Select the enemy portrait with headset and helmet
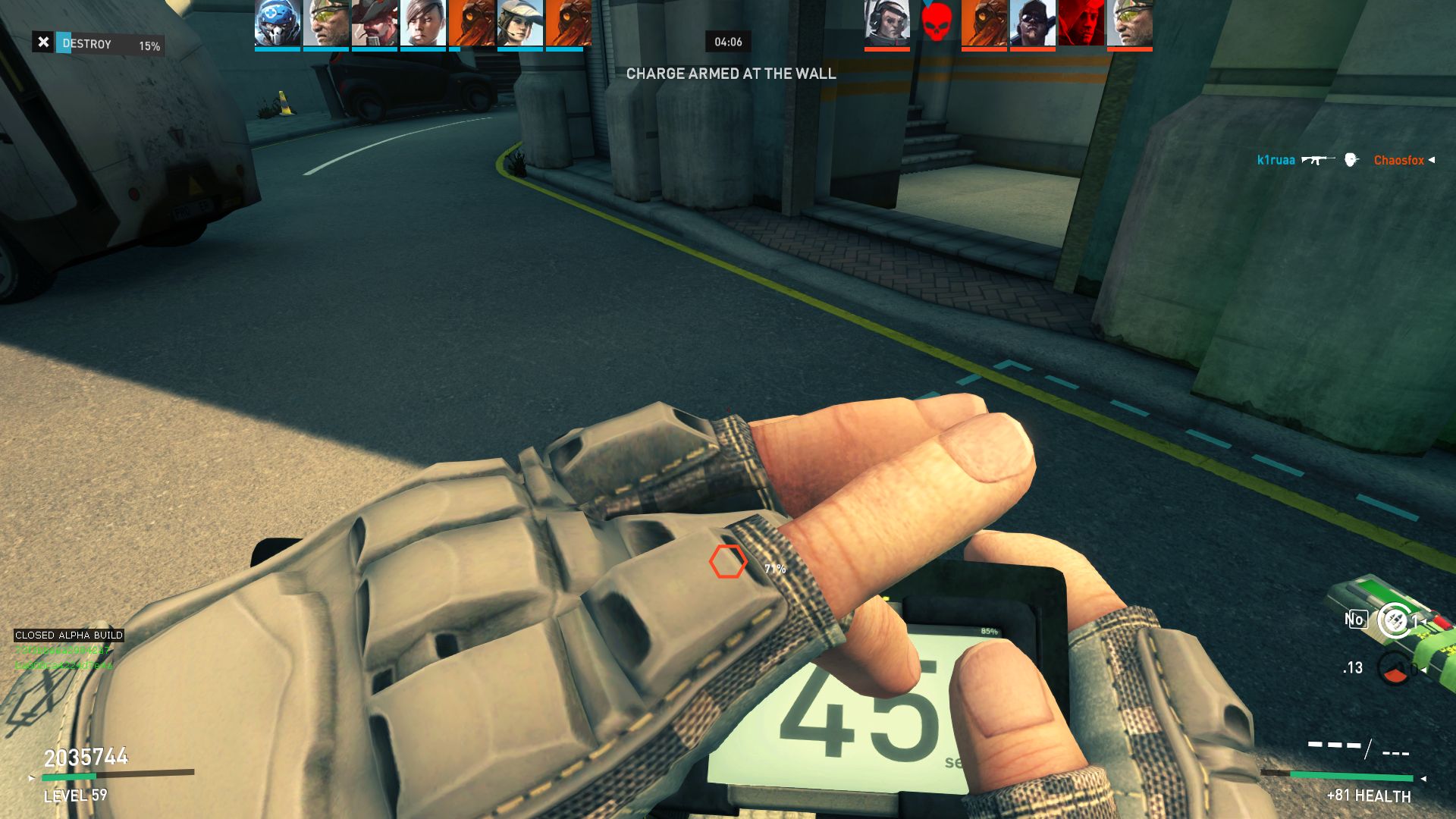 pyautogui.click(x=886, y=24)
